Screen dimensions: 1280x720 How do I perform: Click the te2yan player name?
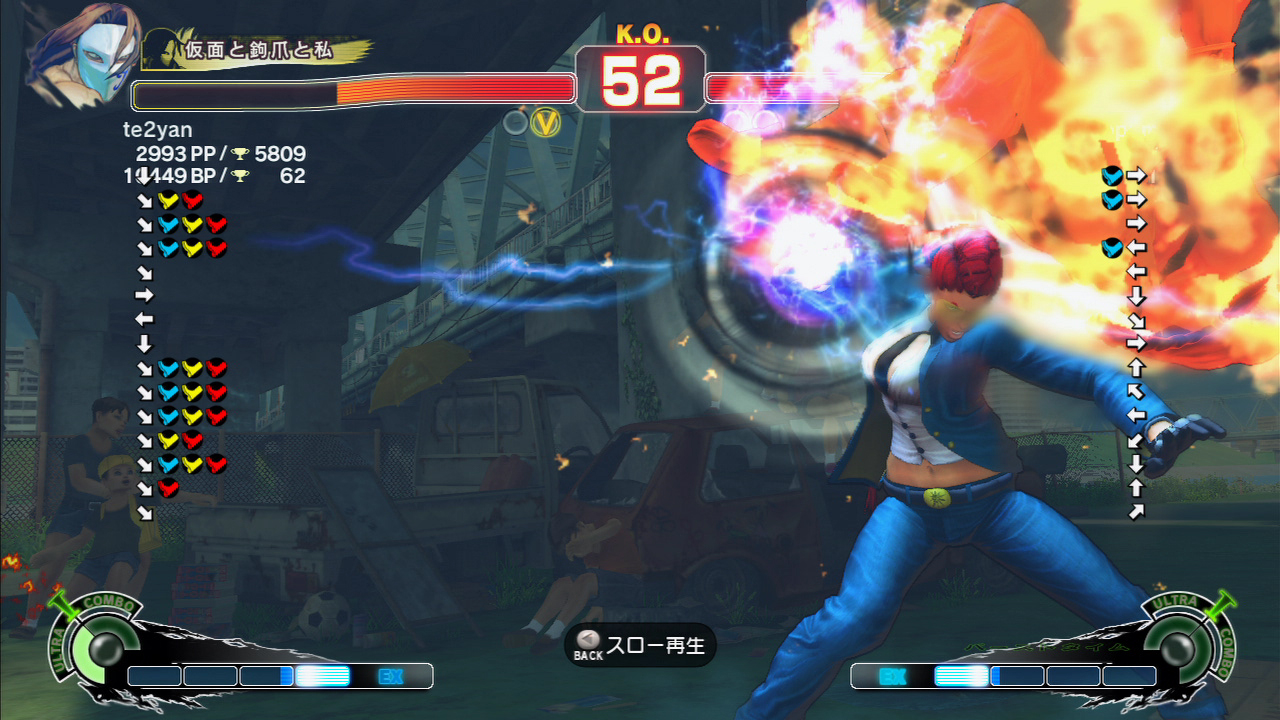[157, 129]
